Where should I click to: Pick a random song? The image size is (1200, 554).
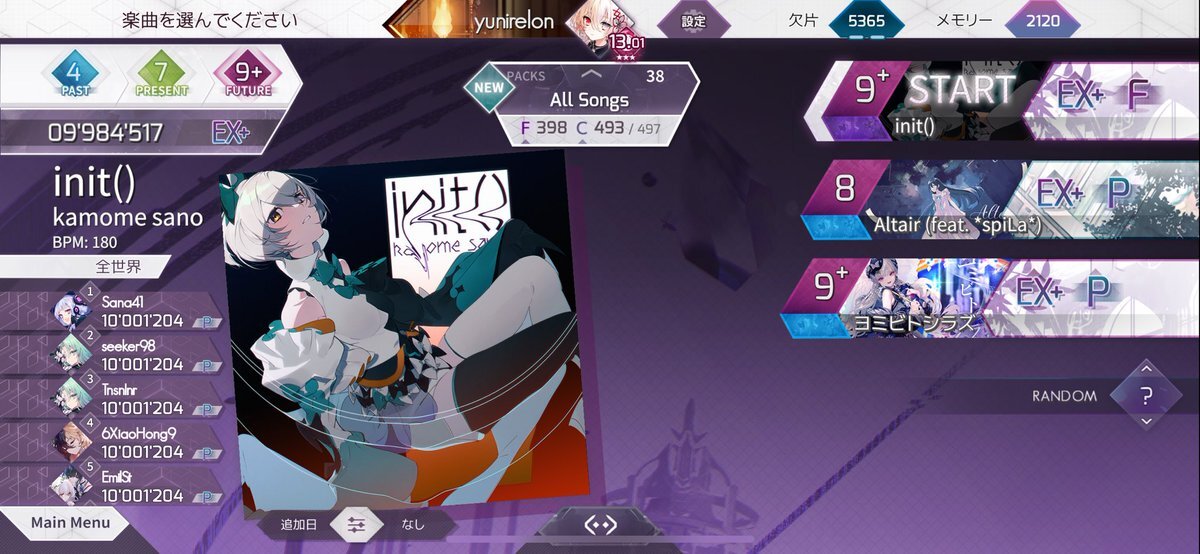pyautogui.click(x=1146, y=395)
